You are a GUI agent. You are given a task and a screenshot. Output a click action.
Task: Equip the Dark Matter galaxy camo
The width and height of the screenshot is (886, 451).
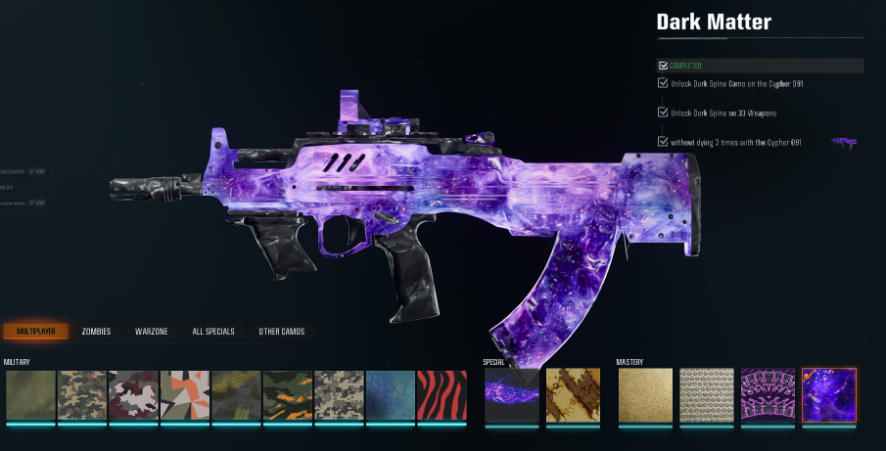[x=828, y=395]
